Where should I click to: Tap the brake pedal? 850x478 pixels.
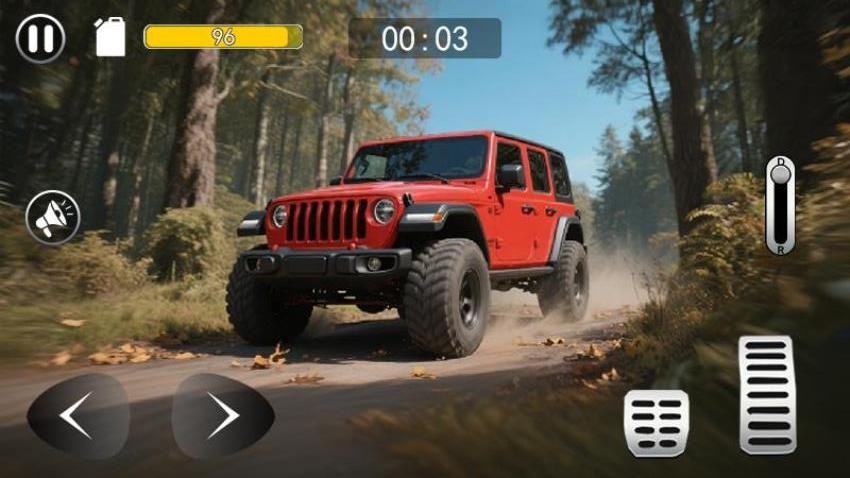tap(656, 423)
